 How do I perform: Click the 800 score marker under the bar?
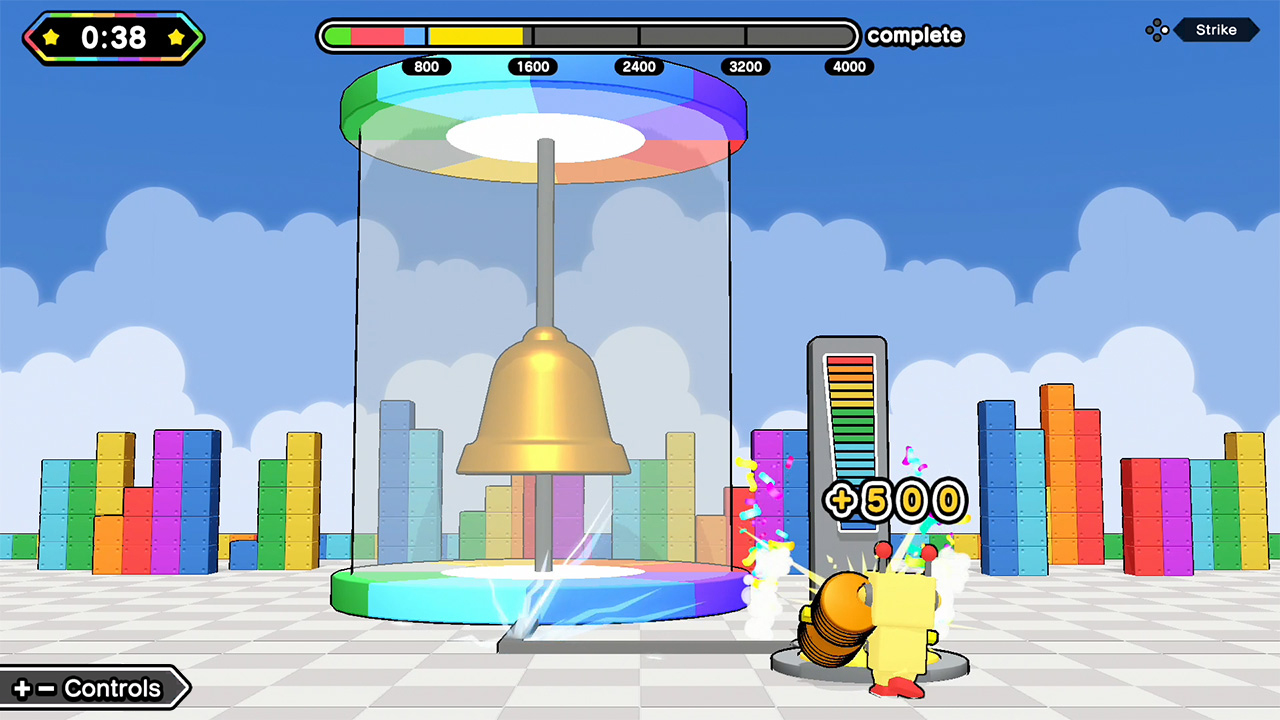427,67
